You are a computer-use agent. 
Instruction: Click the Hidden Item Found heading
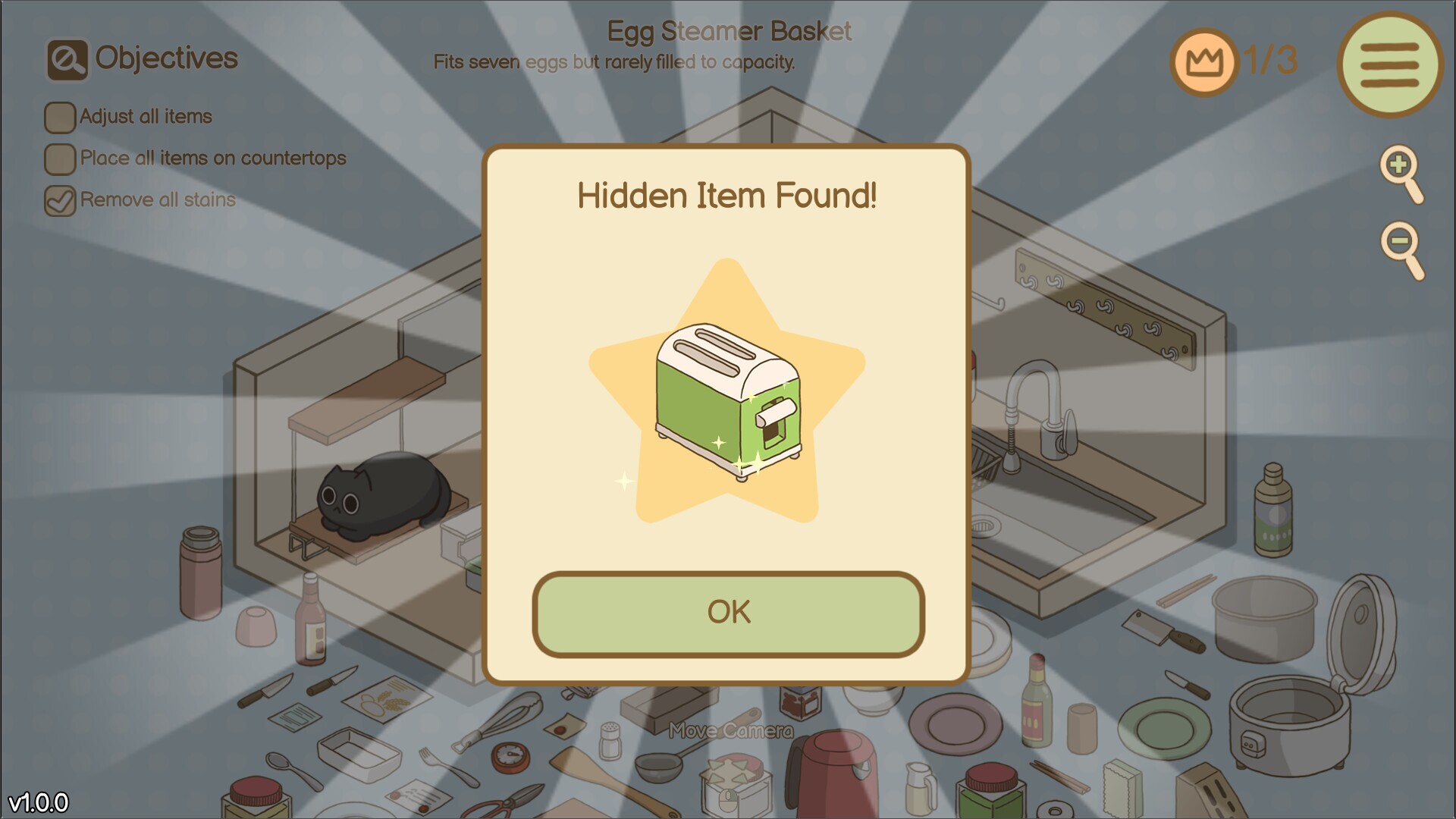(x=728, y=196)
